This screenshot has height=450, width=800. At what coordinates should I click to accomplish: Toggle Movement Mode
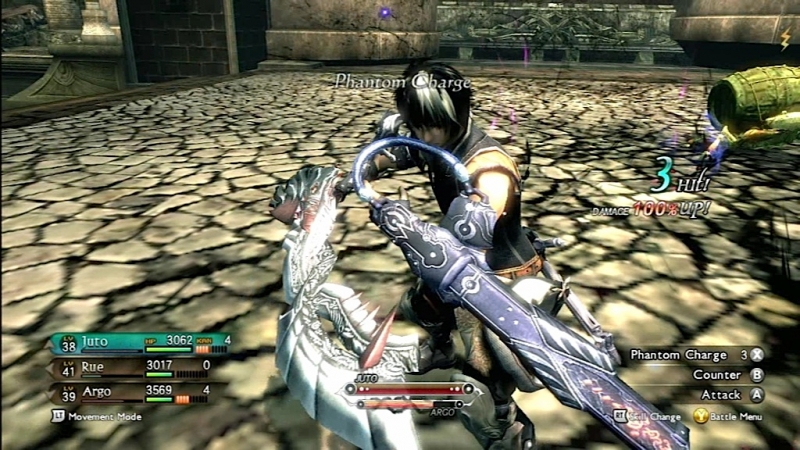point(98,416)
